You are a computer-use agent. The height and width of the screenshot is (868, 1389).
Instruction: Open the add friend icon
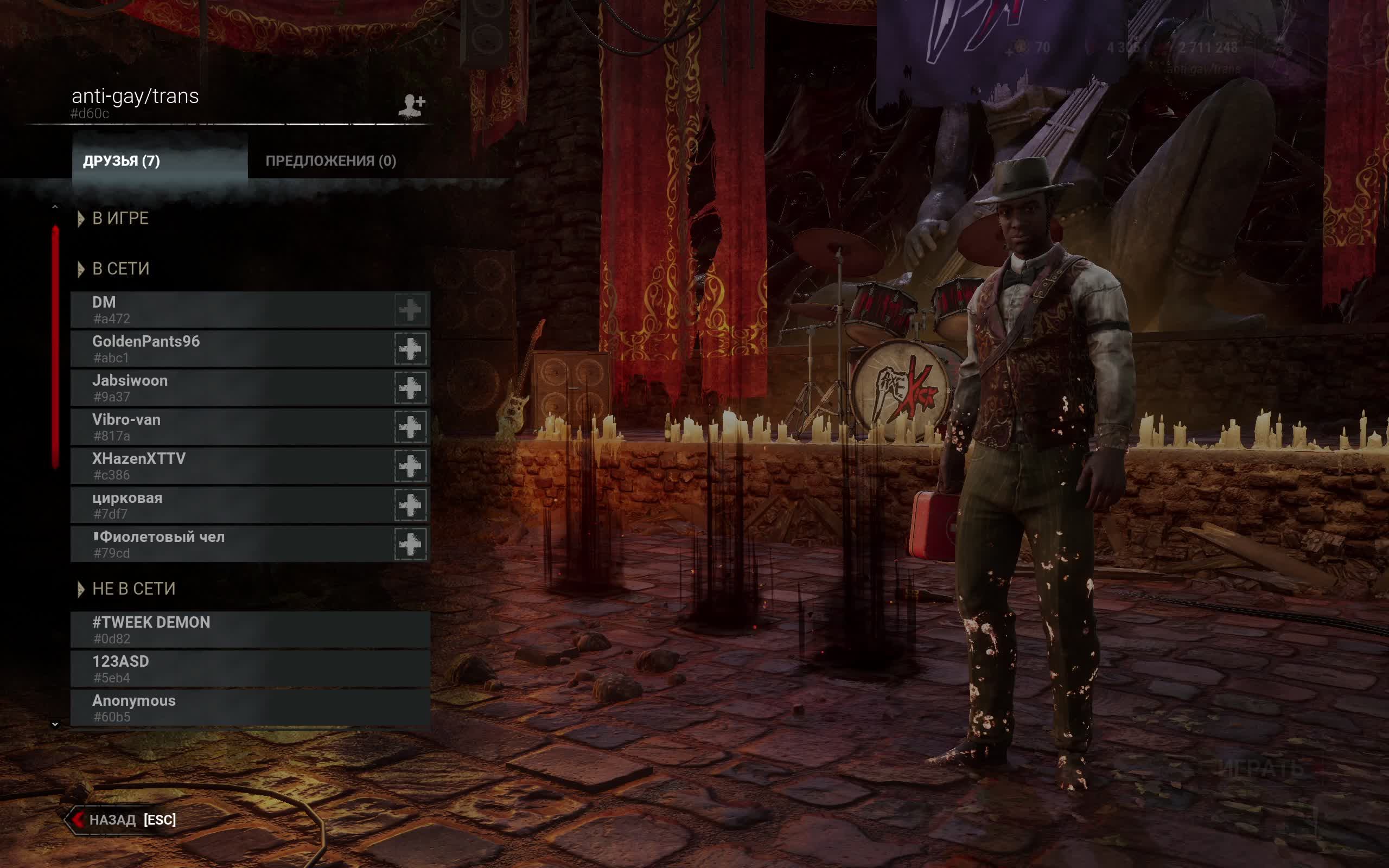point(411,105)
